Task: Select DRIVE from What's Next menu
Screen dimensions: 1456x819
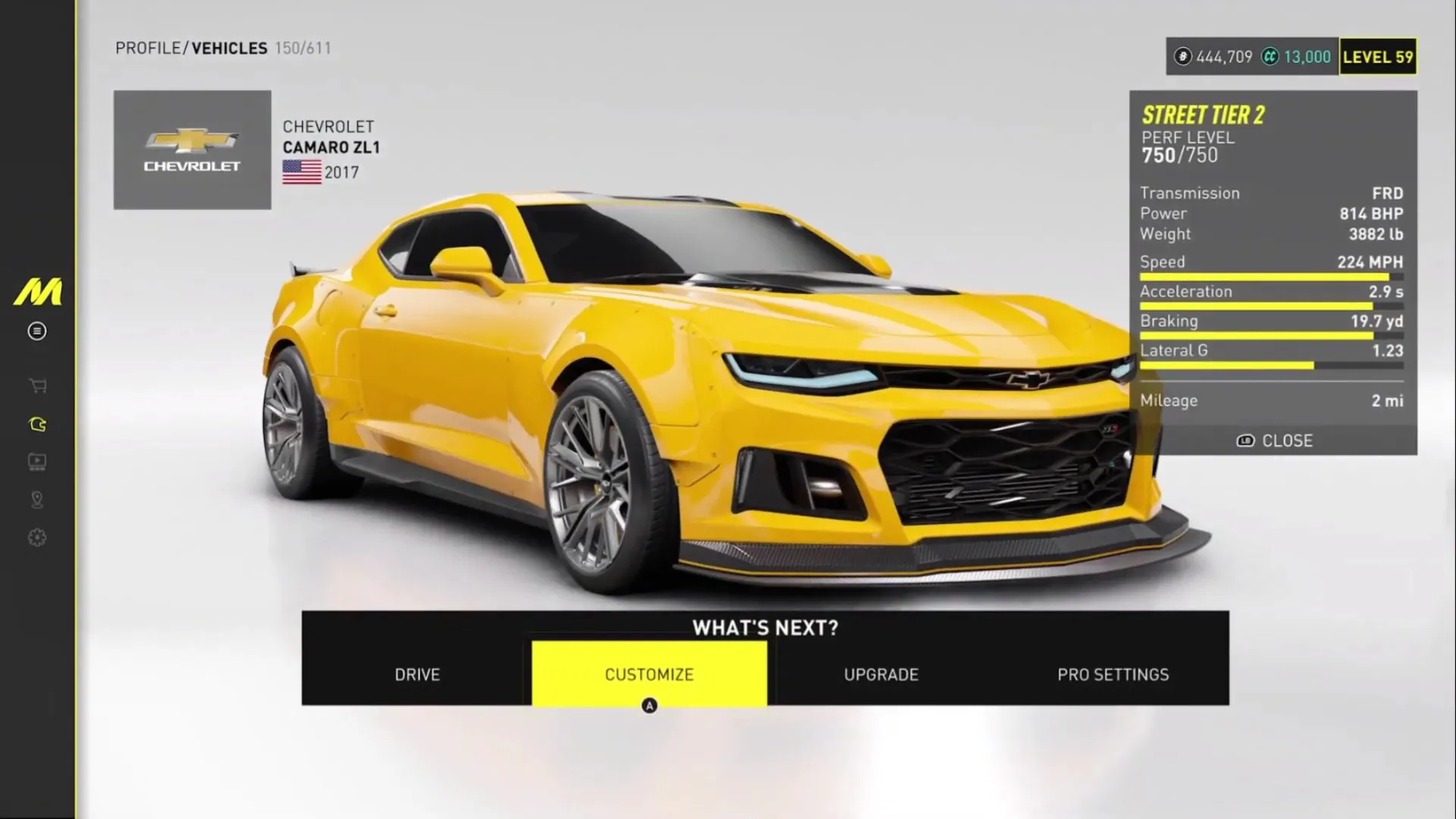Action: pyautogui.click(x=417, y=674)
